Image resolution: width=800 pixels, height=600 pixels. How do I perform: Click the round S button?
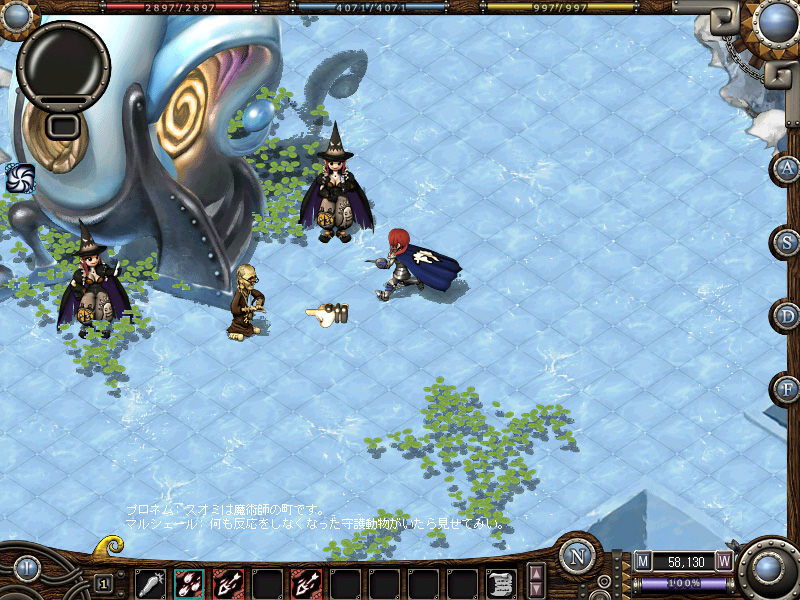787,242
